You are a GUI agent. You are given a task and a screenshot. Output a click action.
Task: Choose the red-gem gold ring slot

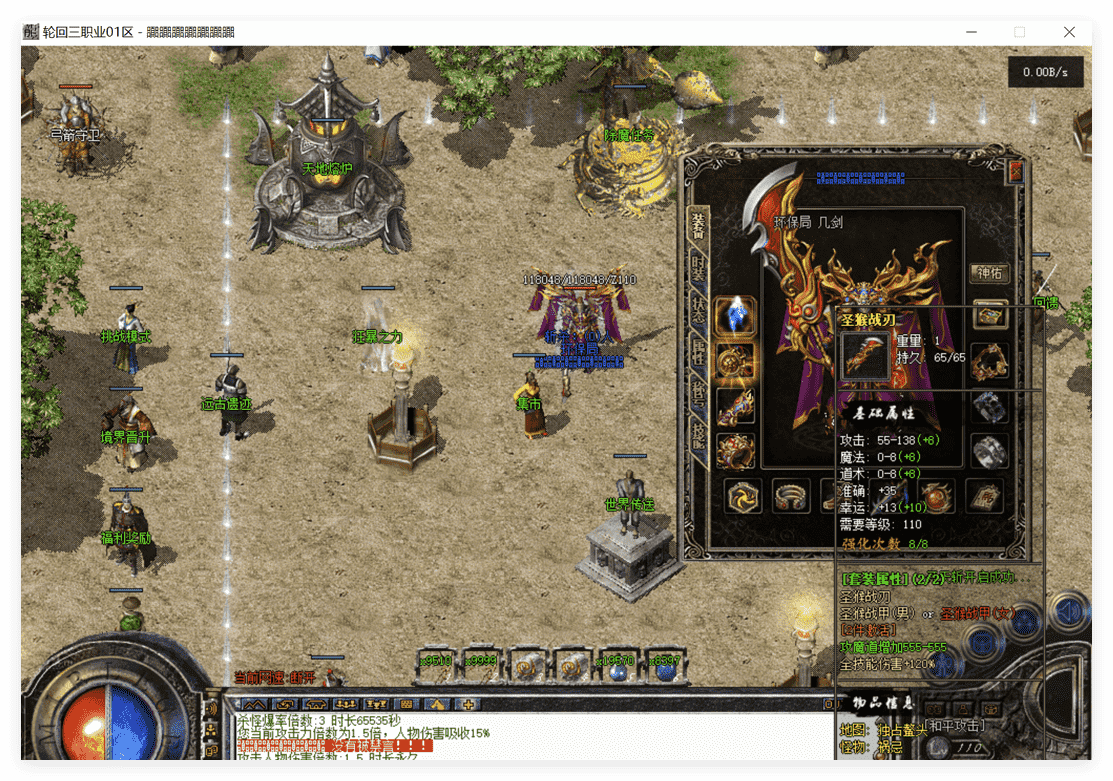coord(736,451)
